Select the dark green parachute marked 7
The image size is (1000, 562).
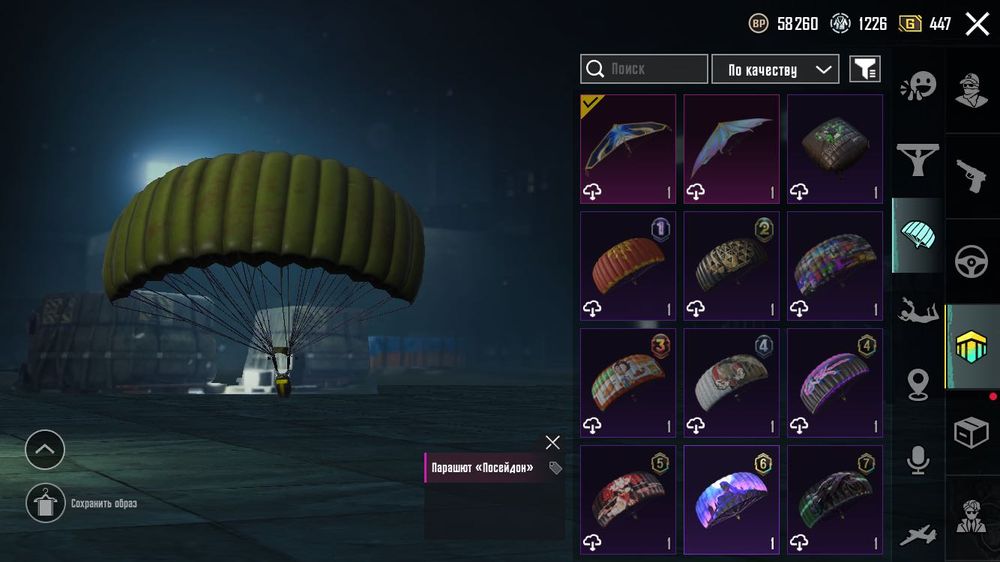click(x=835, y=499)
